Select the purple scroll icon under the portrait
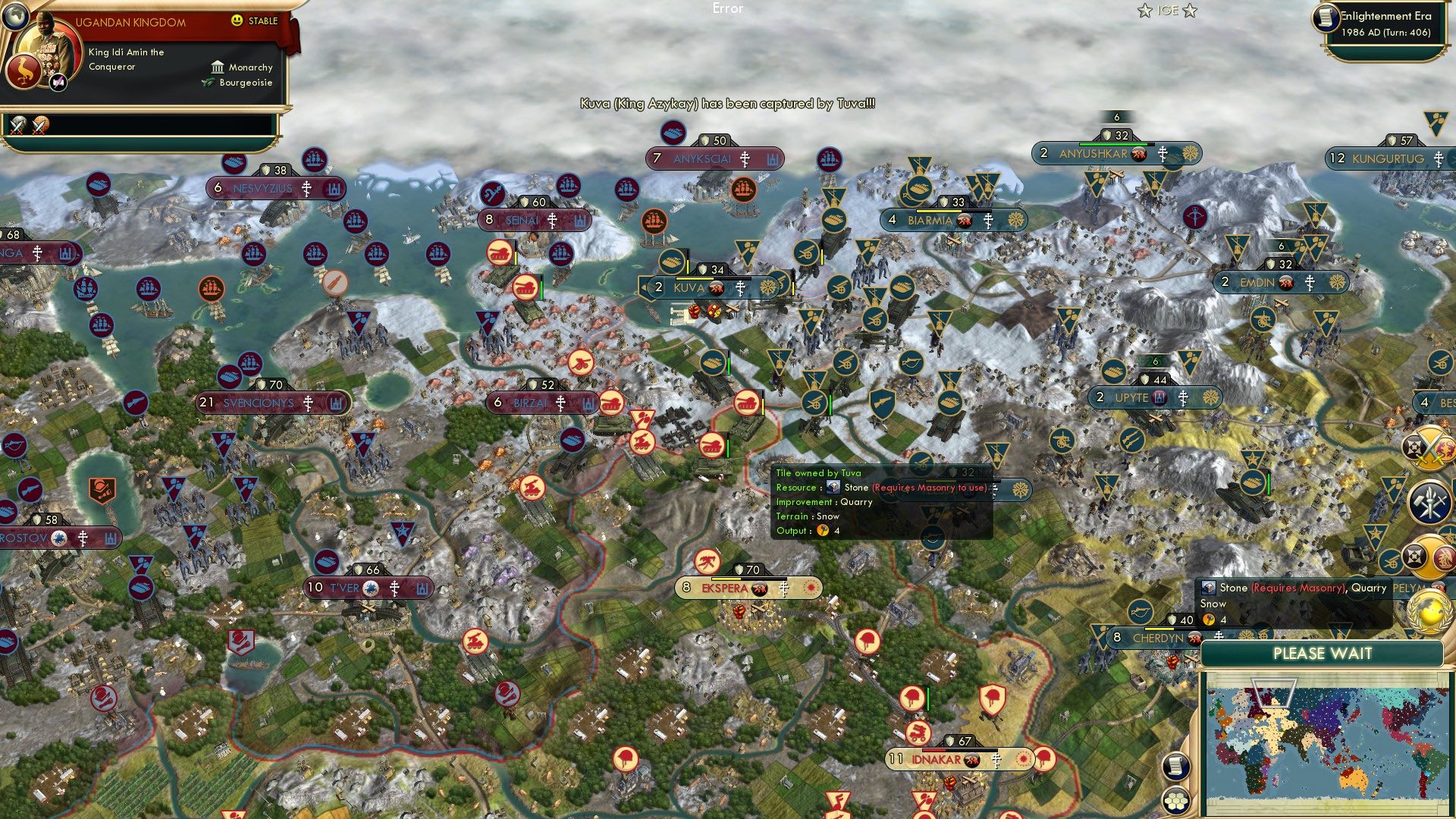This screenshot has height=819, width=1456. point(58,83)
